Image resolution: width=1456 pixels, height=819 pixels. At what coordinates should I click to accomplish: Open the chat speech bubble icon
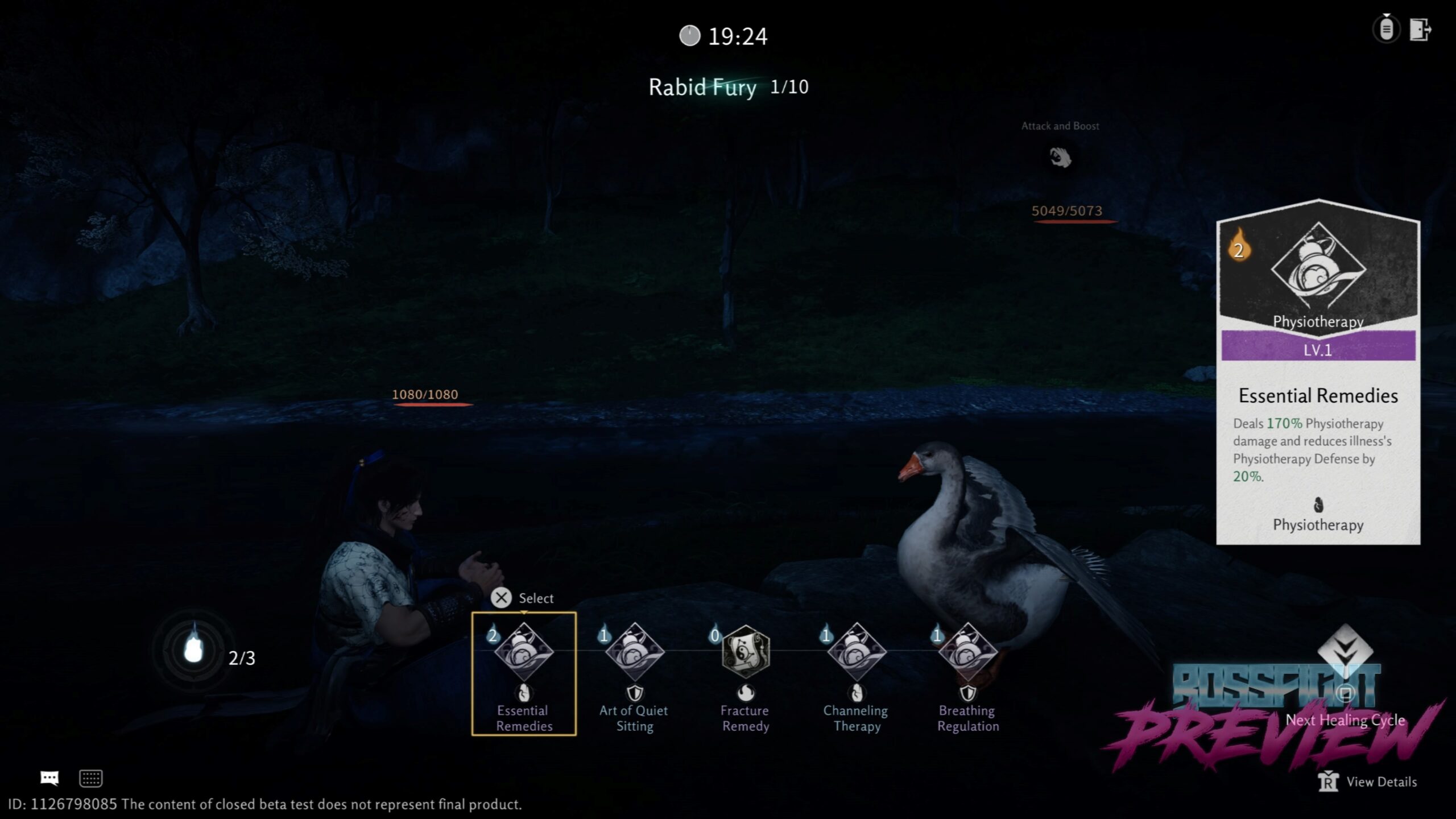49,778
